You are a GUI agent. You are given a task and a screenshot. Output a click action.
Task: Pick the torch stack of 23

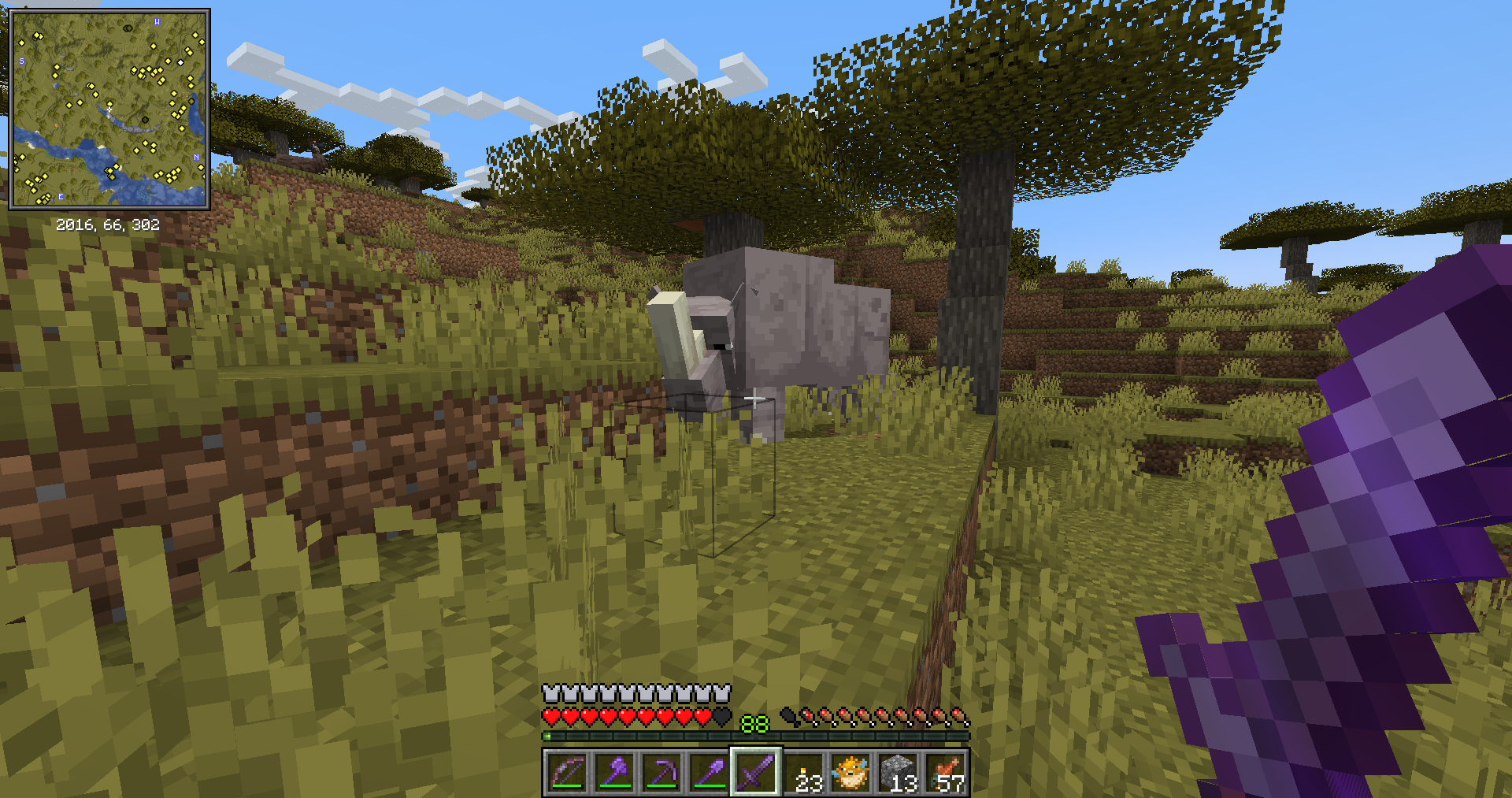[804, 773]
